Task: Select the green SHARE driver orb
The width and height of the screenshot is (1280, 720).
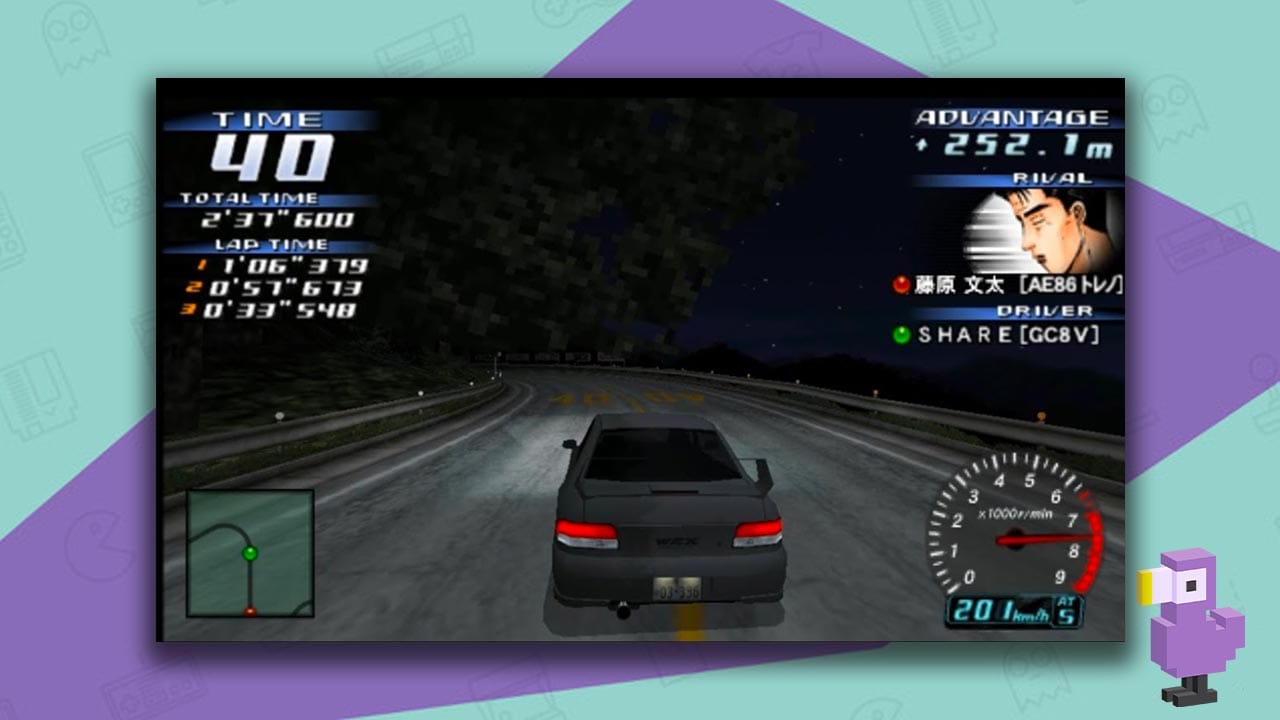Action: (902, 332)
